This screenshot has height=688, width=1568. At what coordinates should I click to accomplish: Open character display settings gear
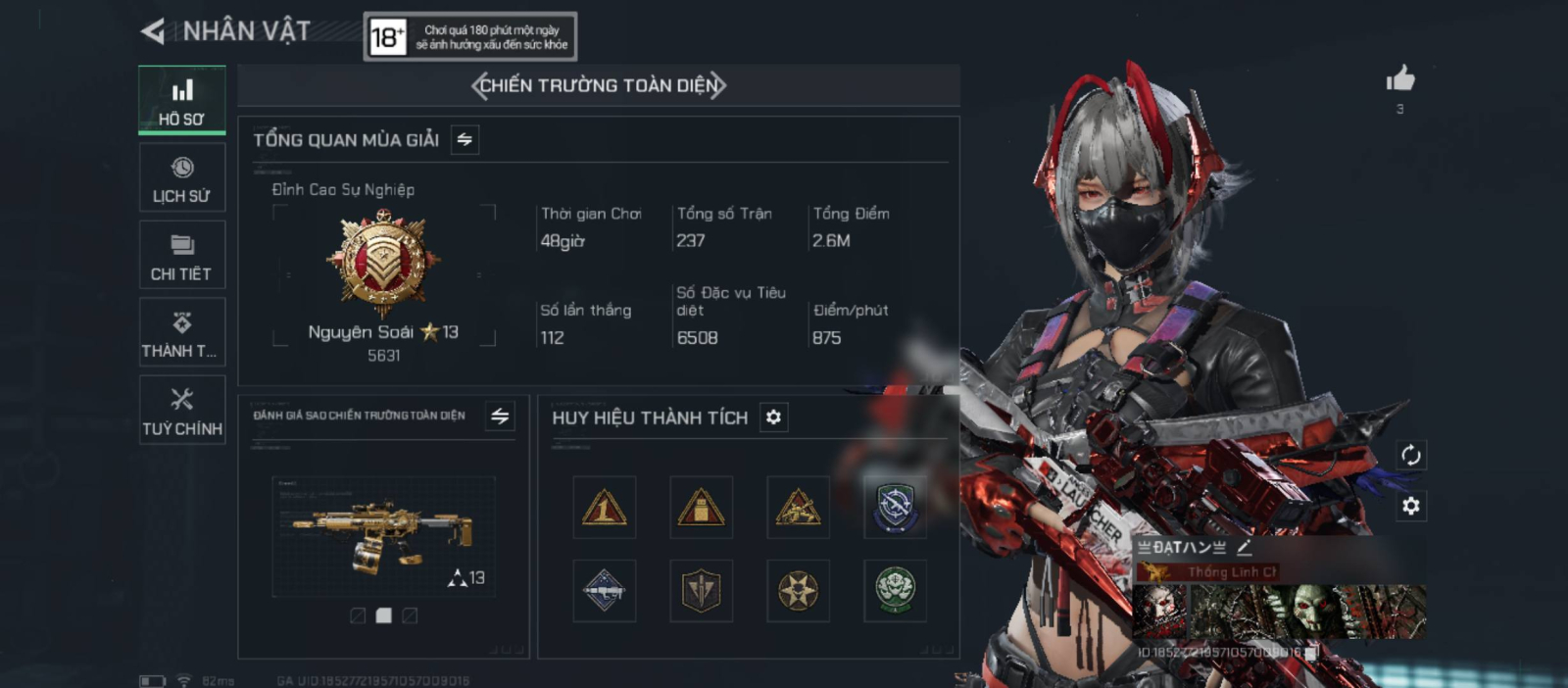click(x=1410, y=506)
